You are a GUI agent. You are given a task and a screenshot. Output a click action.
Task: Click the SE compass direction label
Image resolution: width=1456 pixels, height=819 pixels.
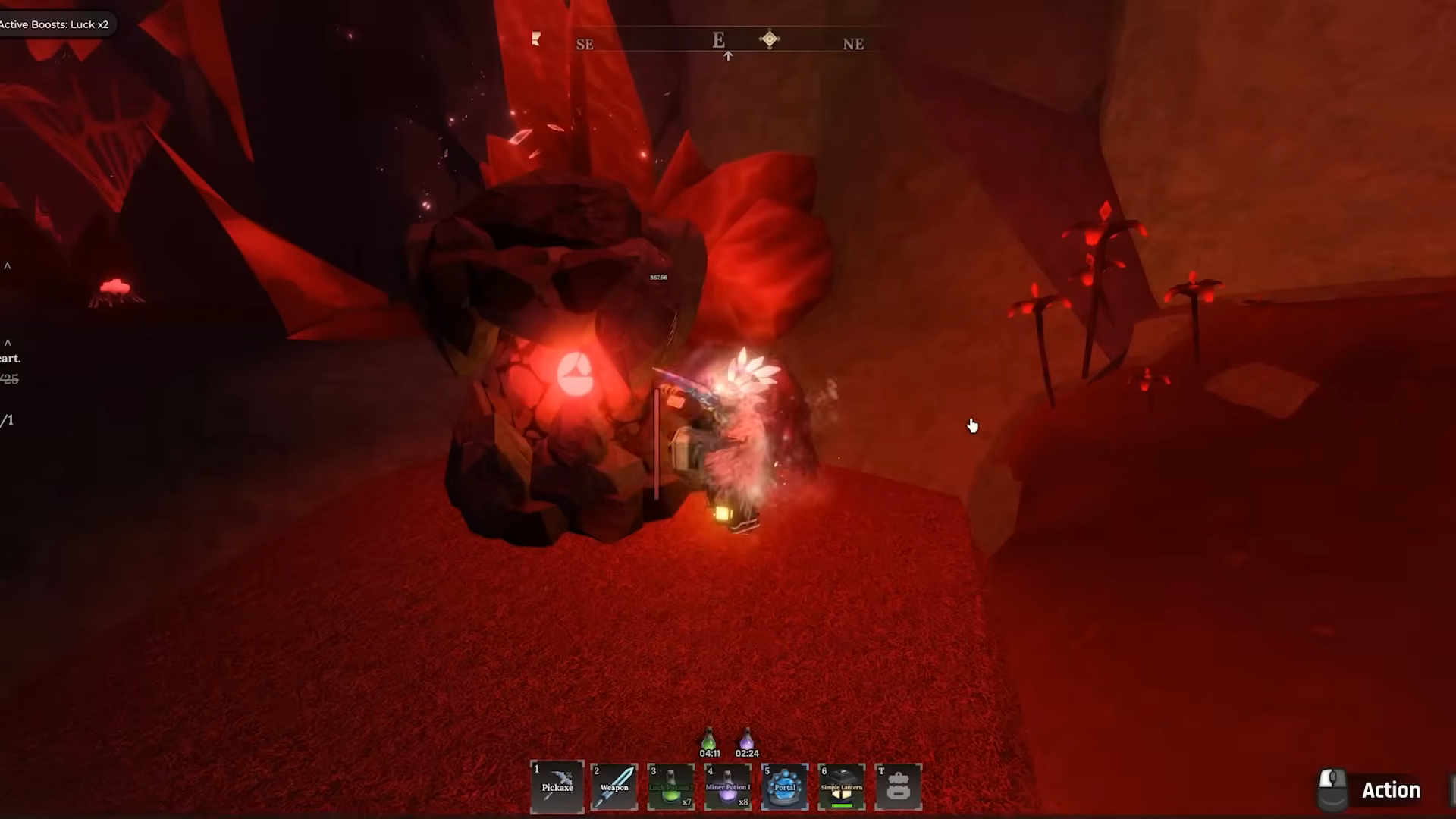585,44
